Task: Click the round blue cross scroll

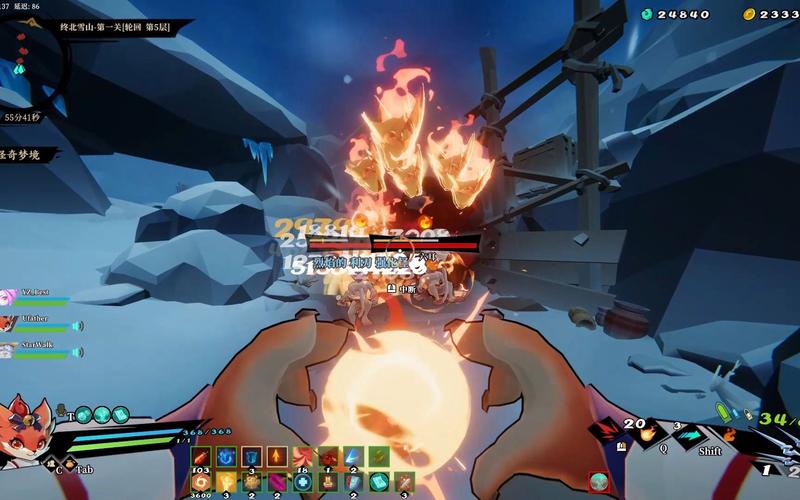Action: click(x=302, y=482)
